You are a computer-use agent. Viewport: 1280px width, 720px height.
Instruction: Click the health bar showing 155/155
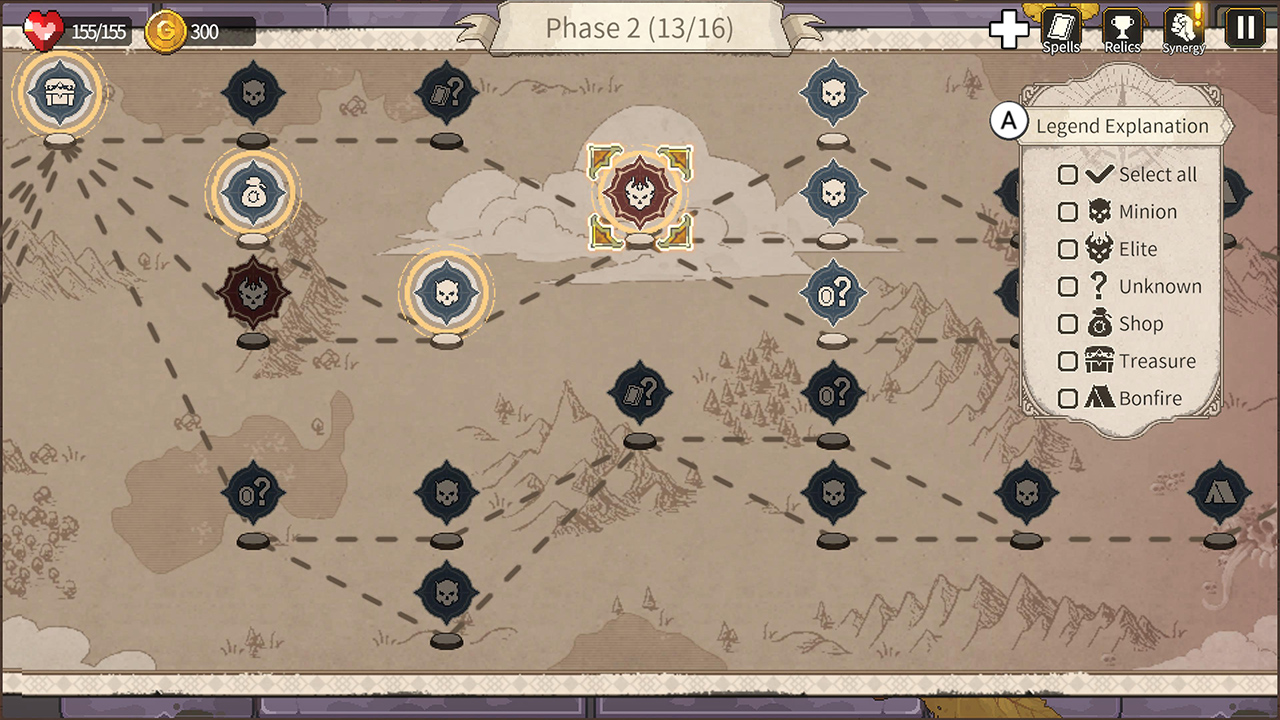(75, 30)
